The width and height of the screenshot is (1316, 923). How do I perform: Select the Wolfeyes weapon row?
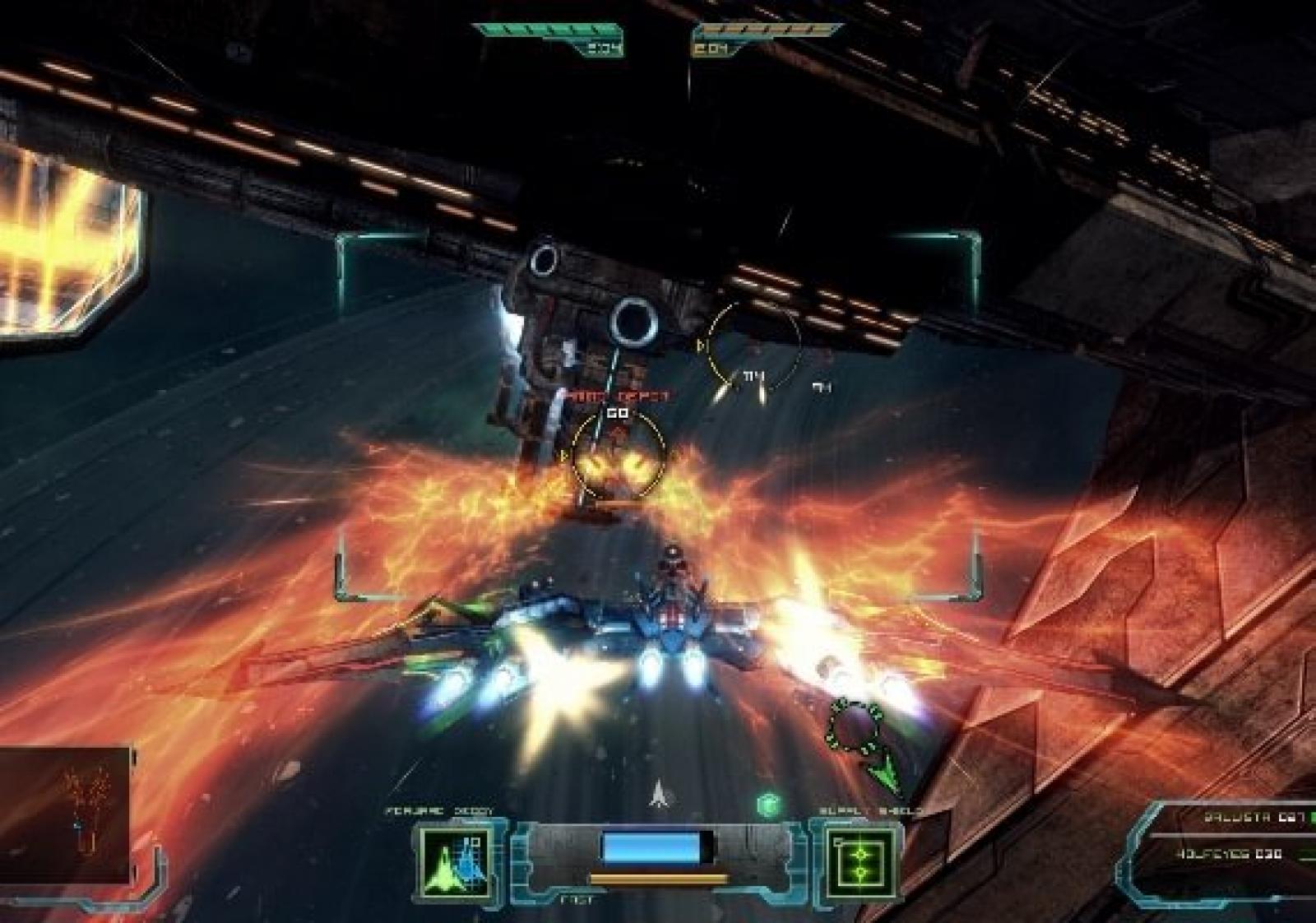click(x=1234, y=855)
